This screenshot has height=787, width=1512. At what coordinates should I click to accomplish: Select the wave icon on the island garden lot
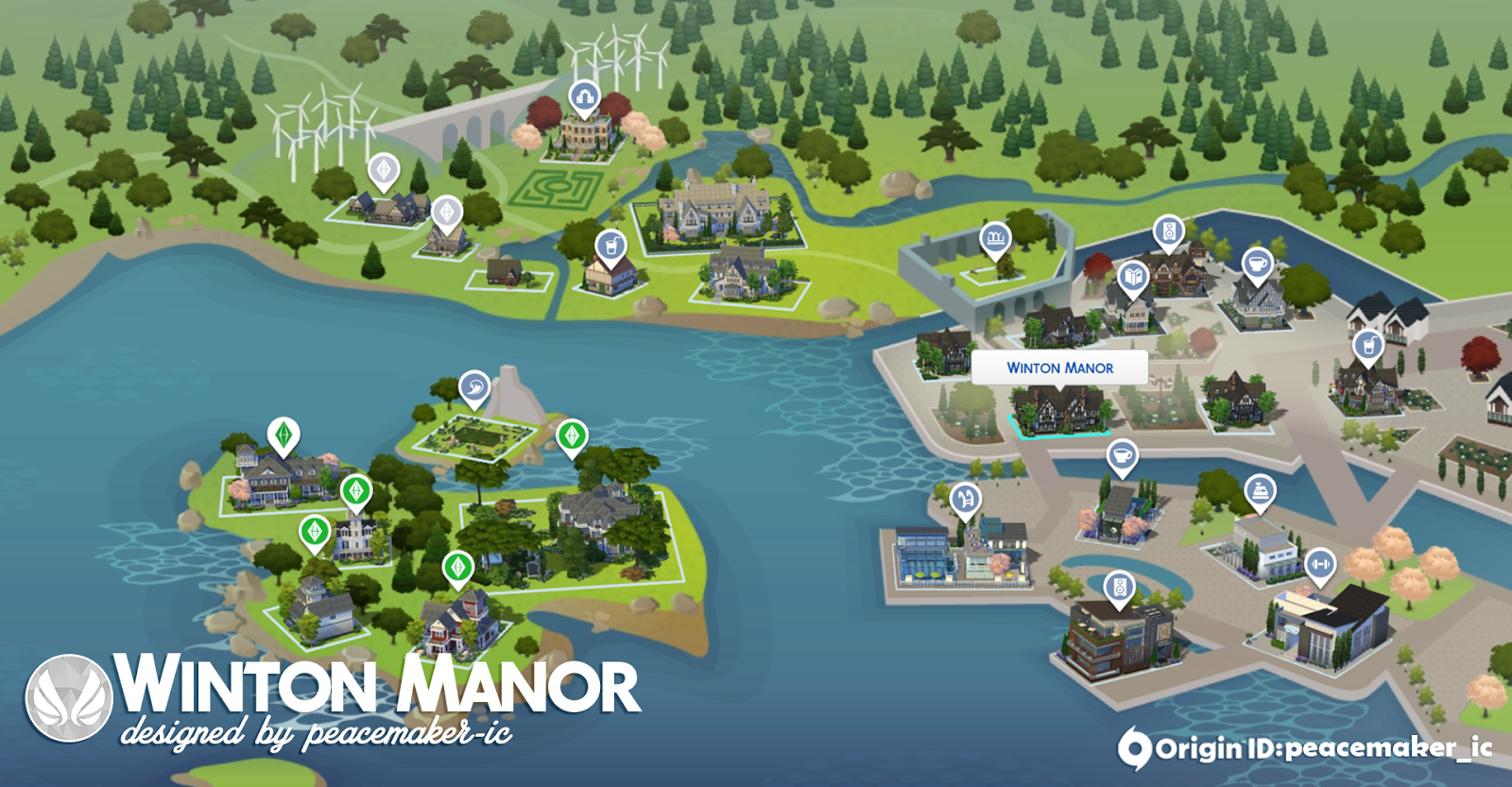[x=475, y=385]
